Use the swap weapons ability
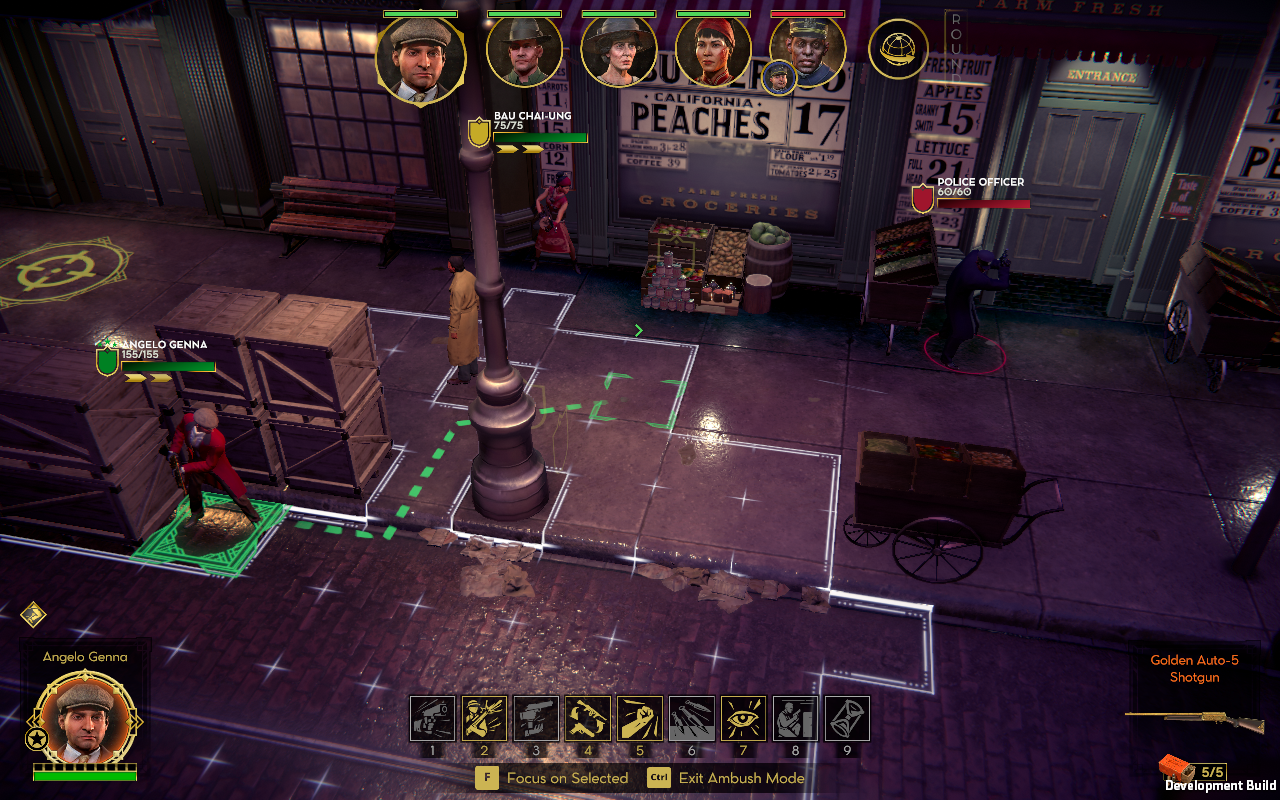This screenshot has width=1280, height=800. [588, 718]
